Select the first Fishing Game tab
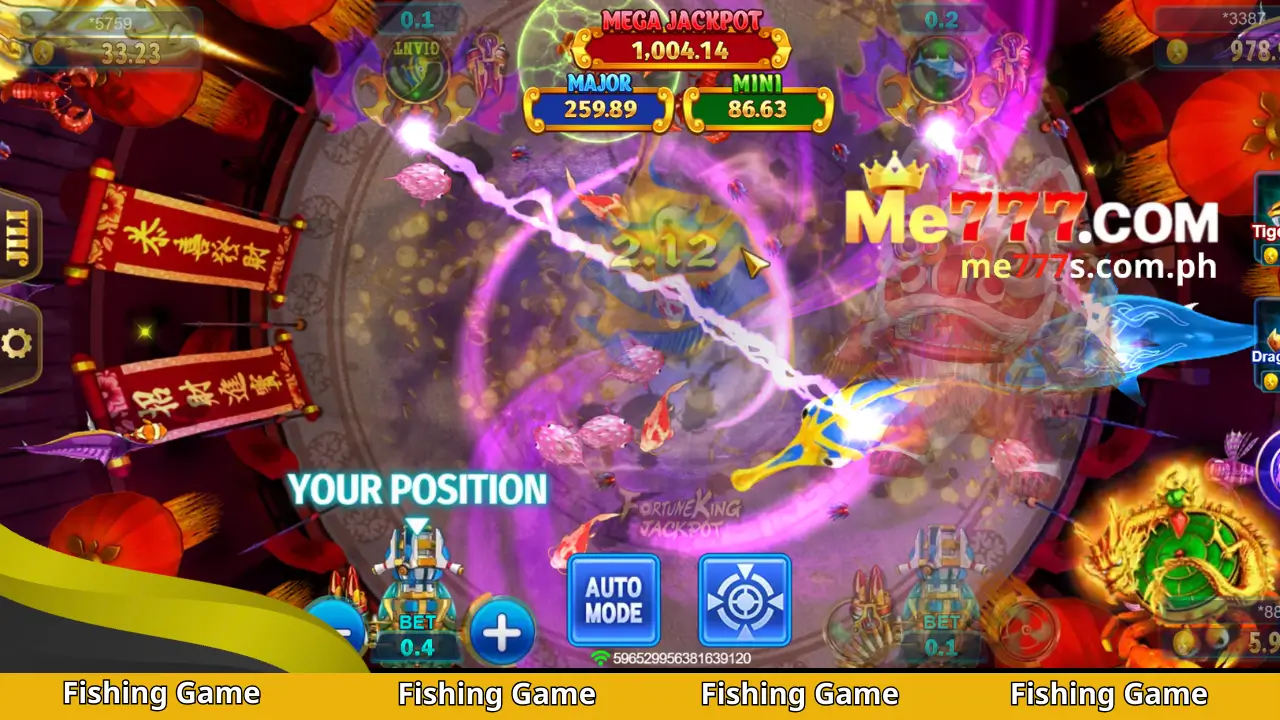This screenshot has height=720, width=1280. point(160,693)
